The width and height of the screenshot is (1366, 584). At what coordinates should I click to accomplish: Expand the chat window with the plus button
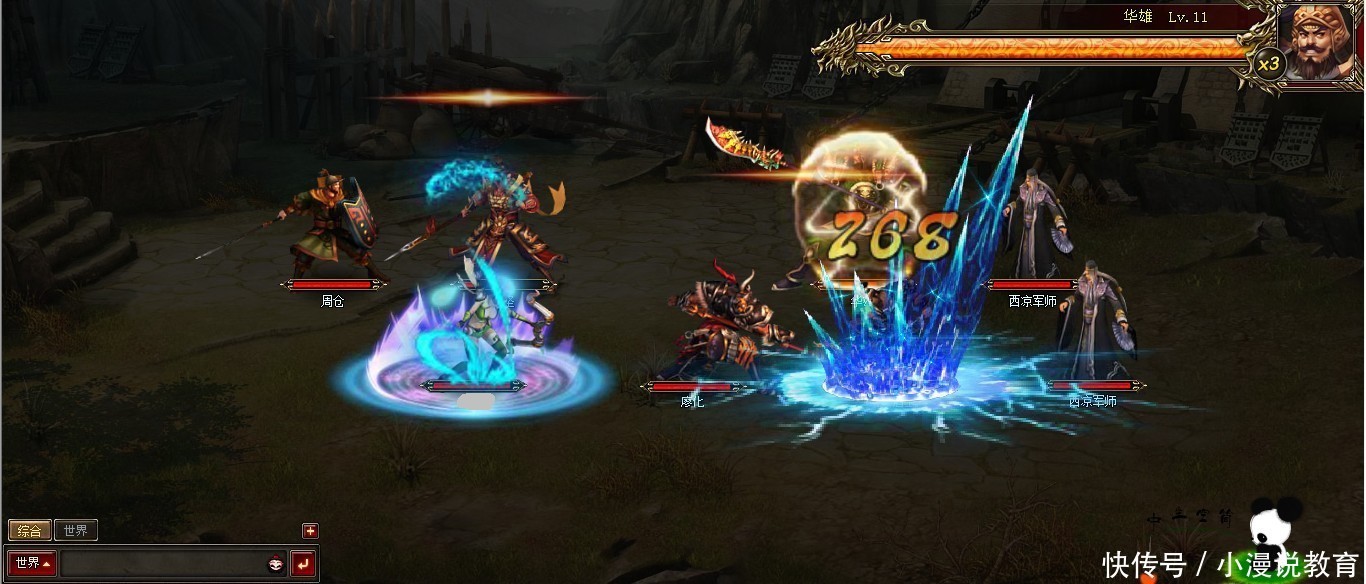click(310, 531)
